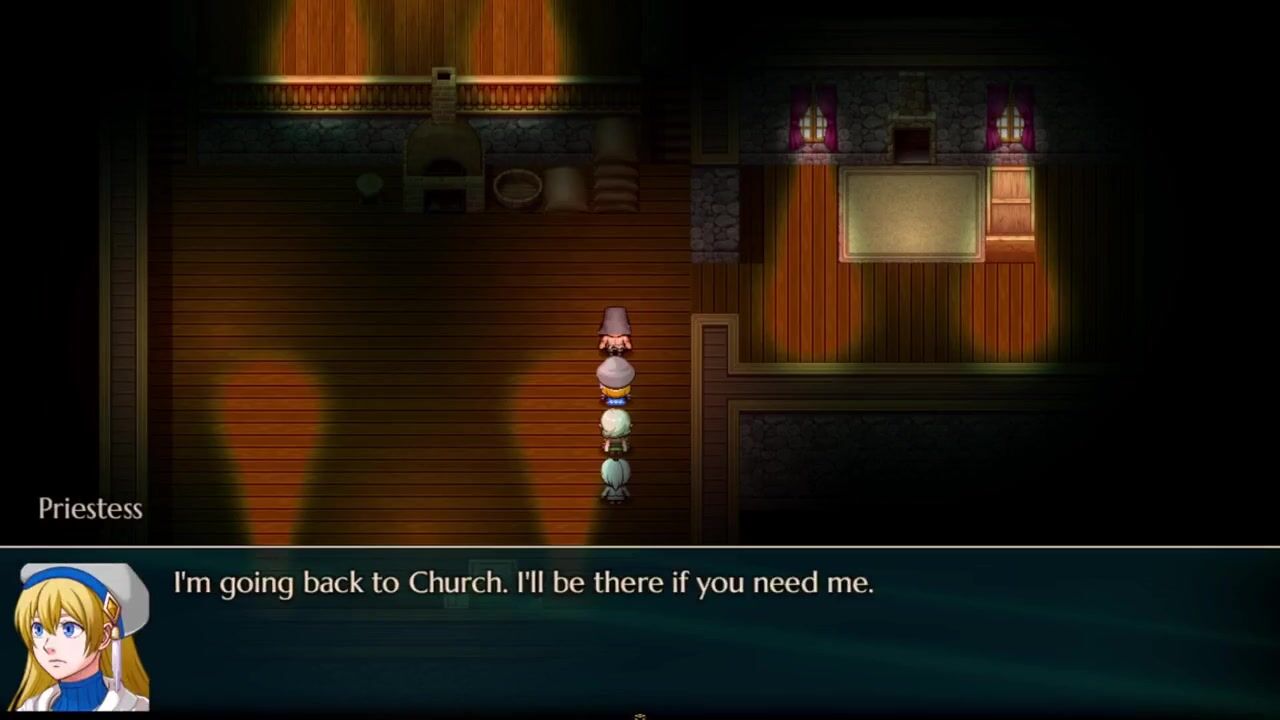The image size is (1280, 720).
Task: Click the dialogue continue arrow indicator
Action: coord(640,715)
